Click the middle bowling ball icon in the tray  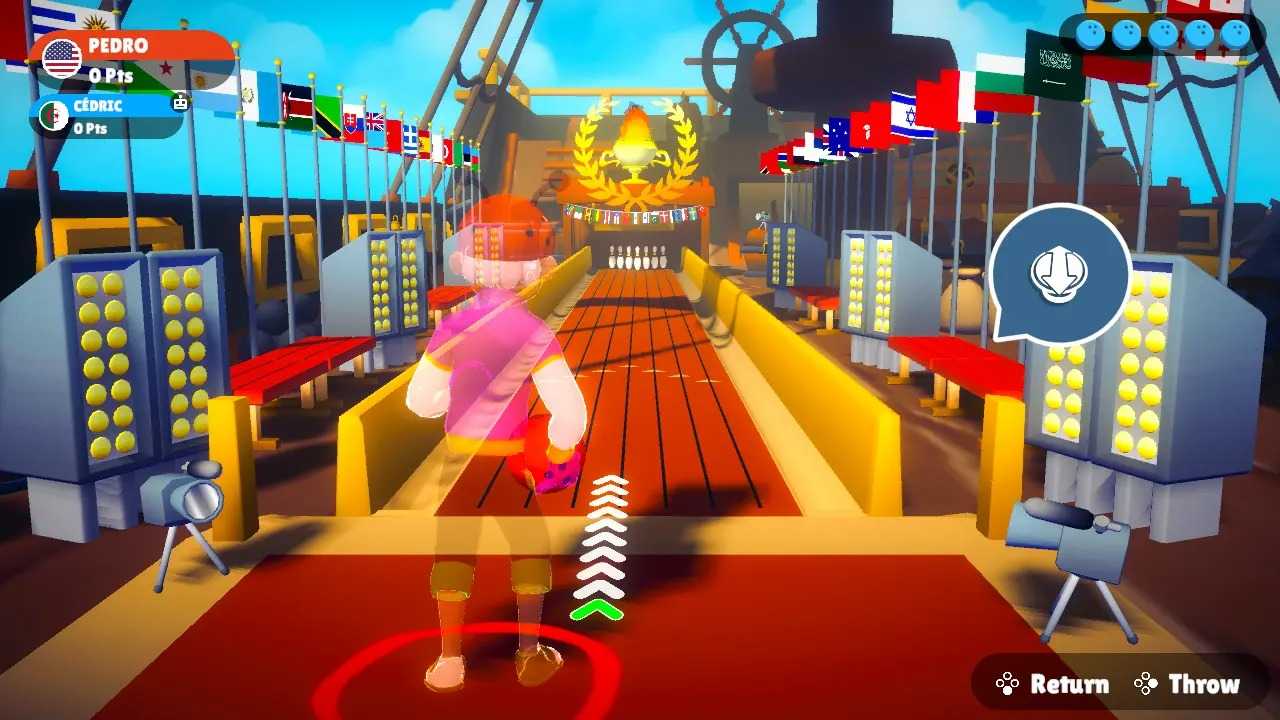coord(1163,33)
